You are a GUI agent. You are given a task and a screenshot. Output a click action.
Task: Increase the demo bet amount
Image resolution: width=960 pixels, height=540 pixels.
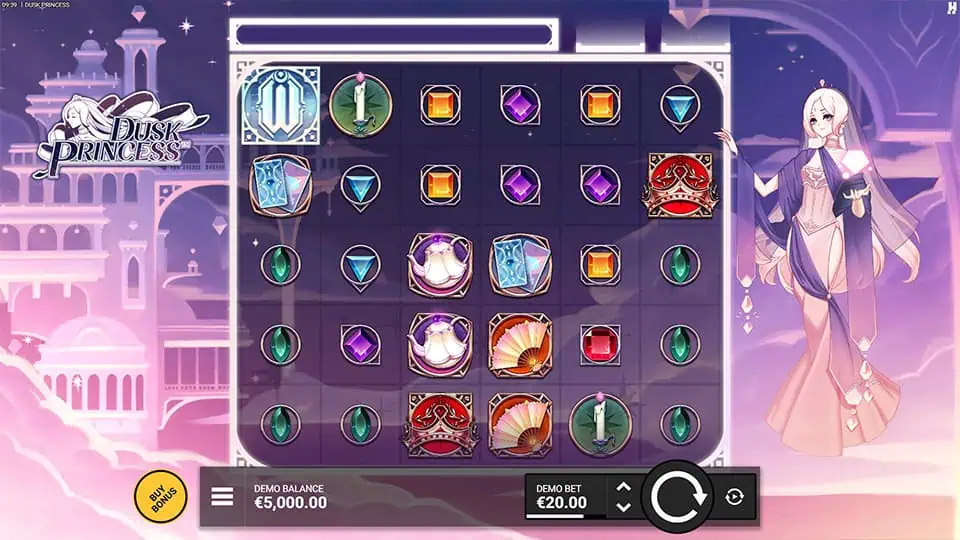point(623,487)
